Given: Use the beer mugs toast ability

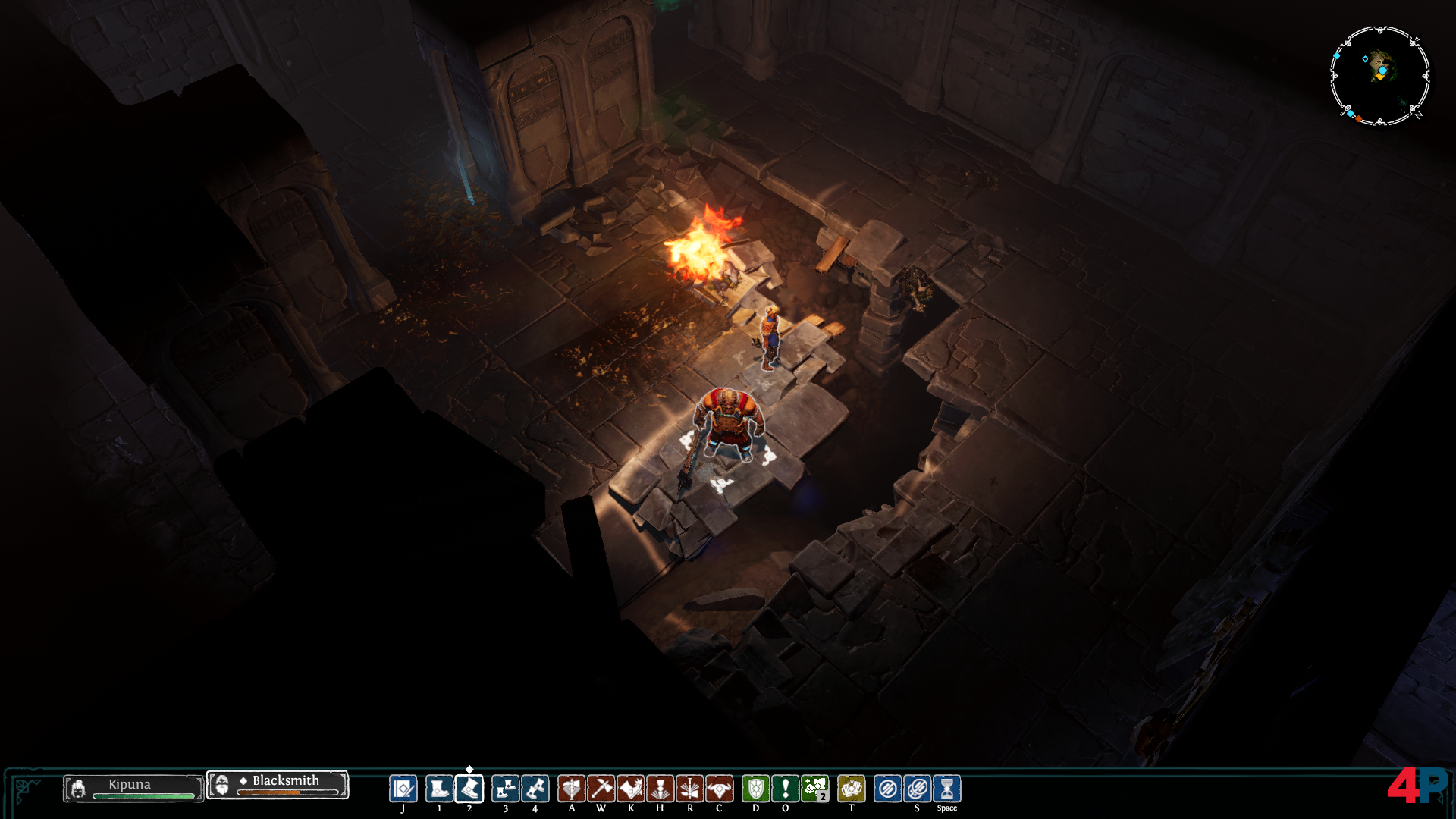Looking at the screenshot, I should click(x=851, y=789).
